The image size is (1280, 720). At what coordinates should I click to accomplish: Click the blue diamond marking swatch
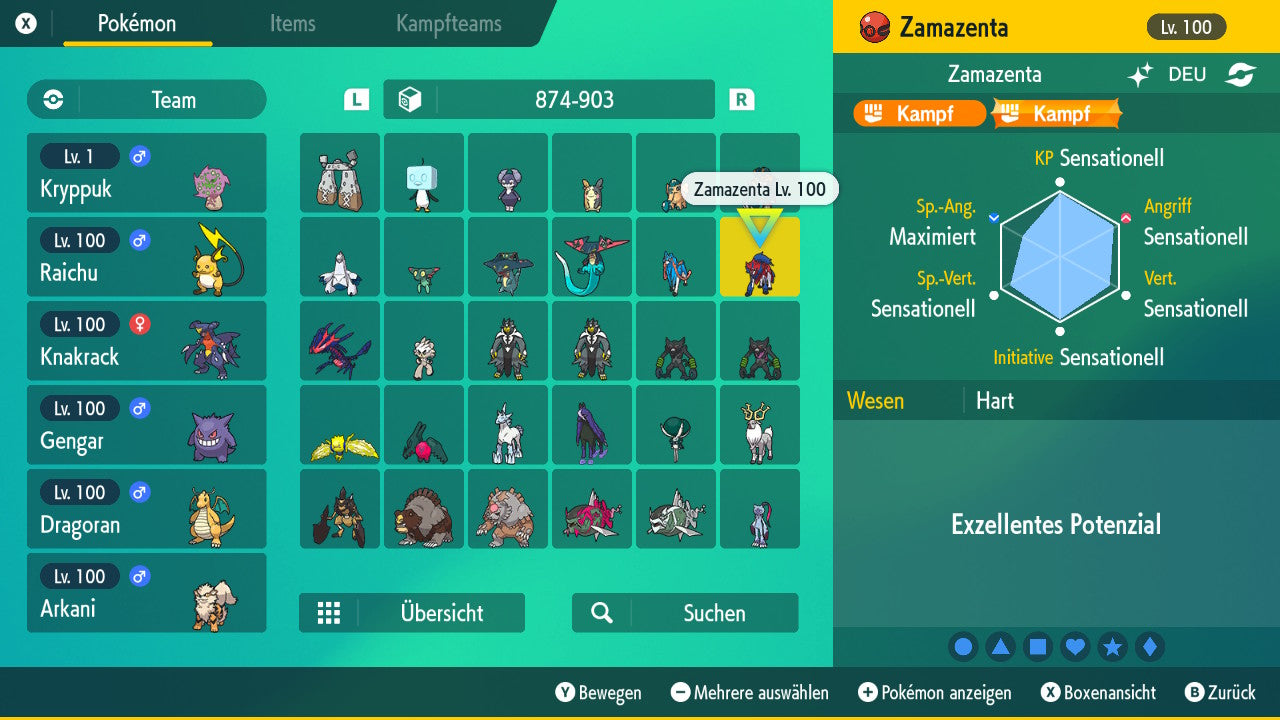(1150, 646)
